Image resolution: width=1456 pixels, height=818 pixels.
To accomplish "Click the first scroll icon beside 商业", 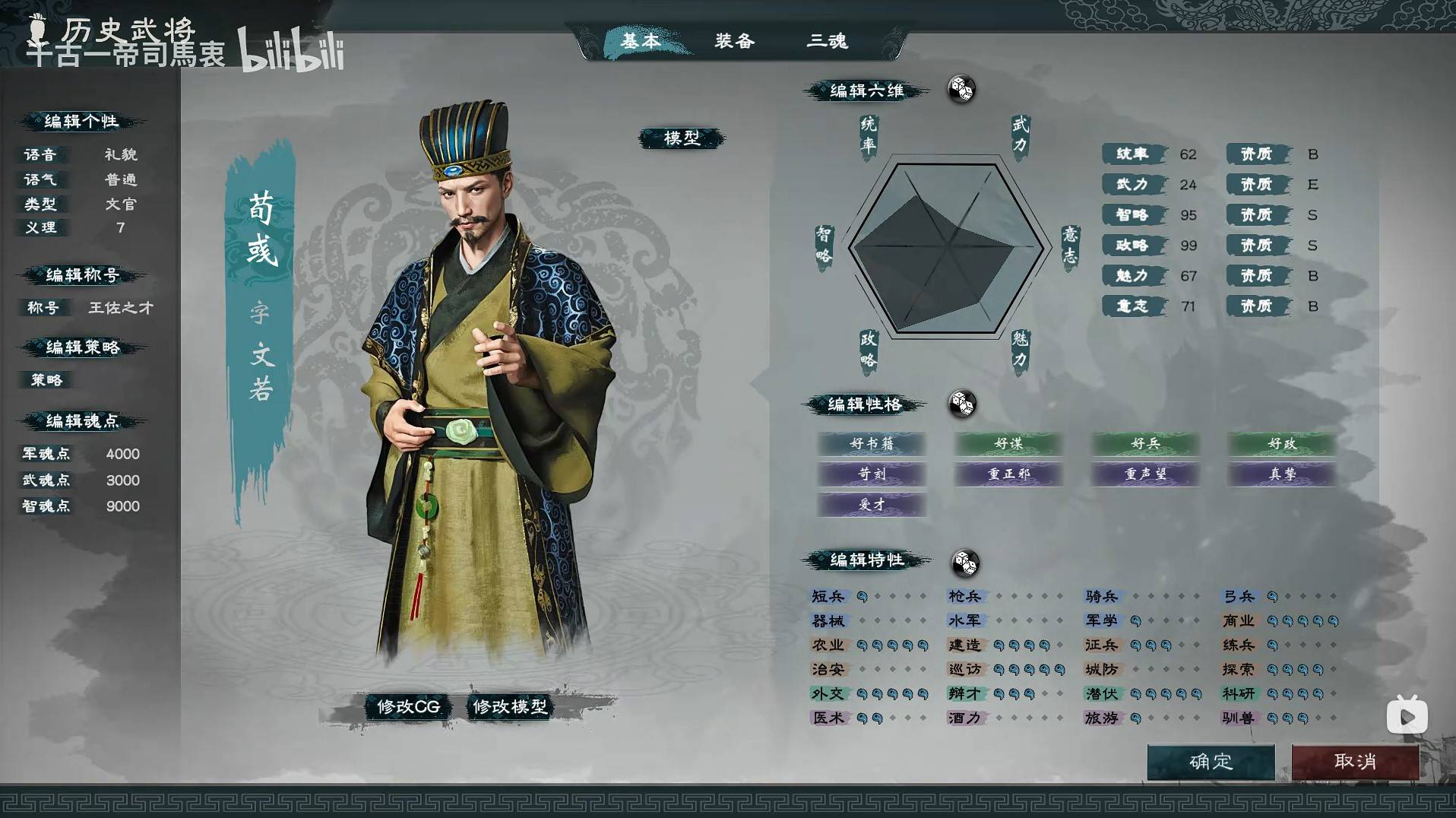I will [1271, 620].
